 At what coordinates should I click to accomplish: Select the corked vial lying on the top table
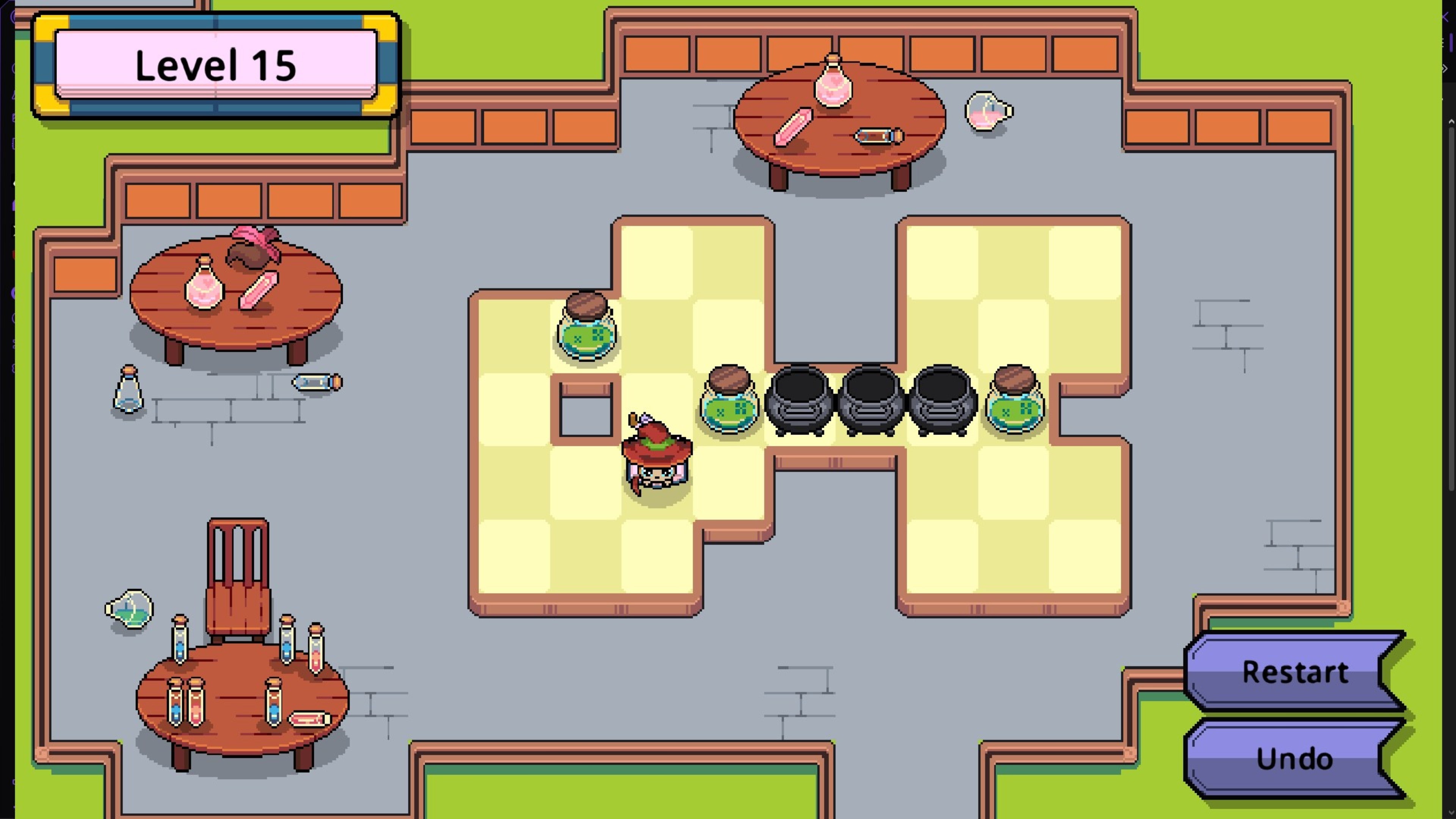876,136
